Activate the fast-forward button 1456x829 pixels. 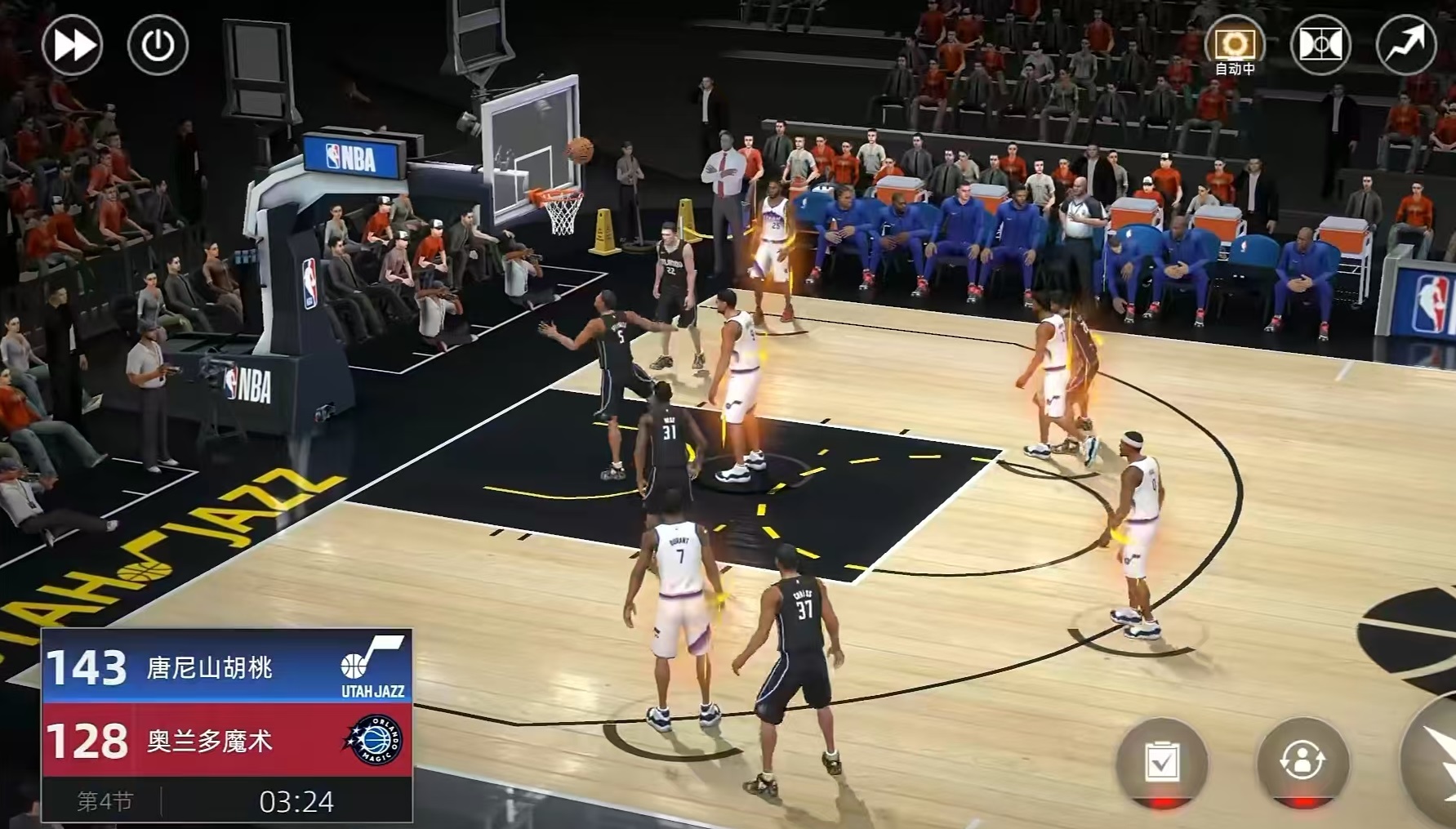(72, 44)
